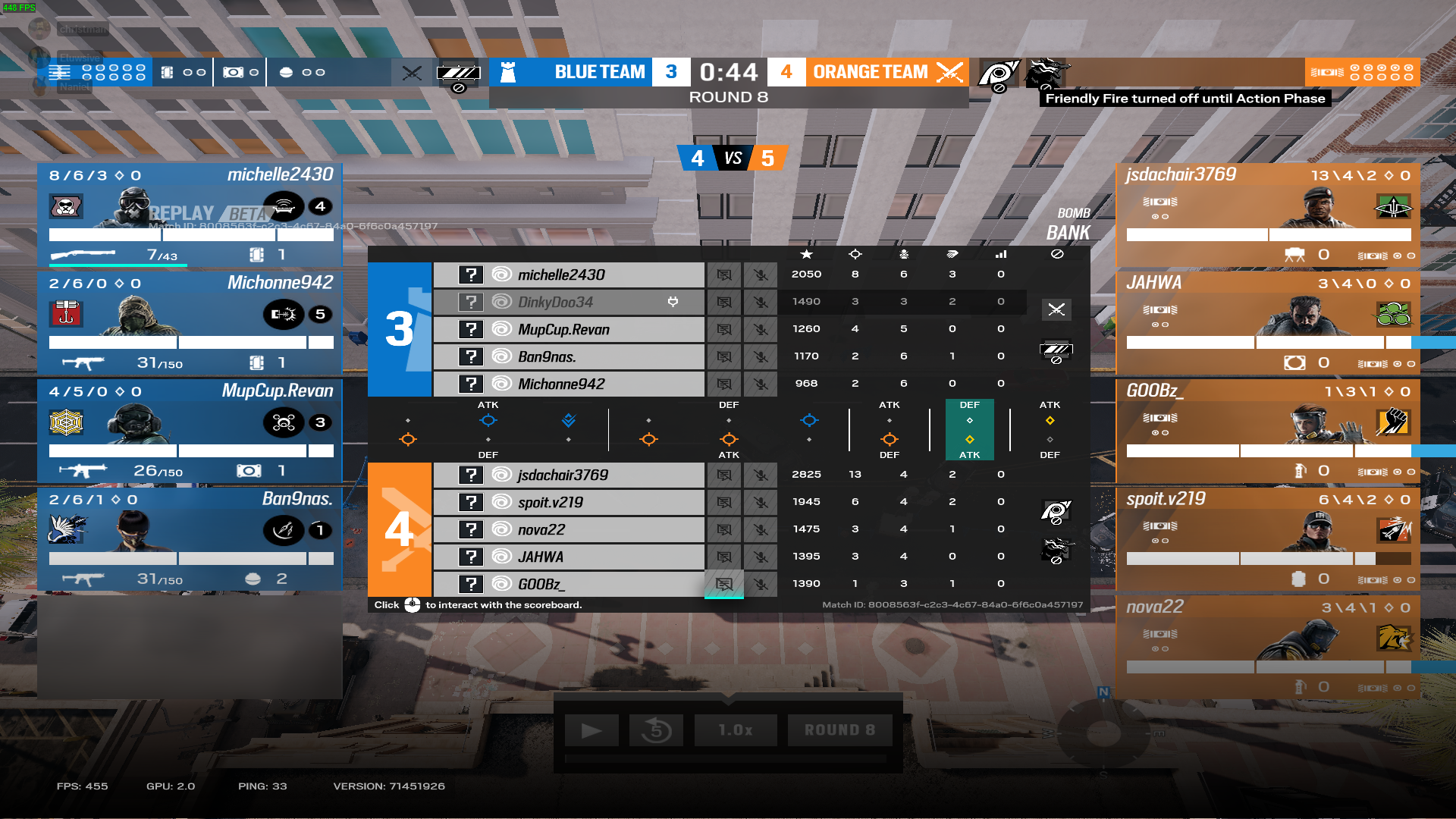Mute spoit.v219's microphone in the scoreboard
The height and width of the screenshot is (819, 1456).
coord(761,502)
